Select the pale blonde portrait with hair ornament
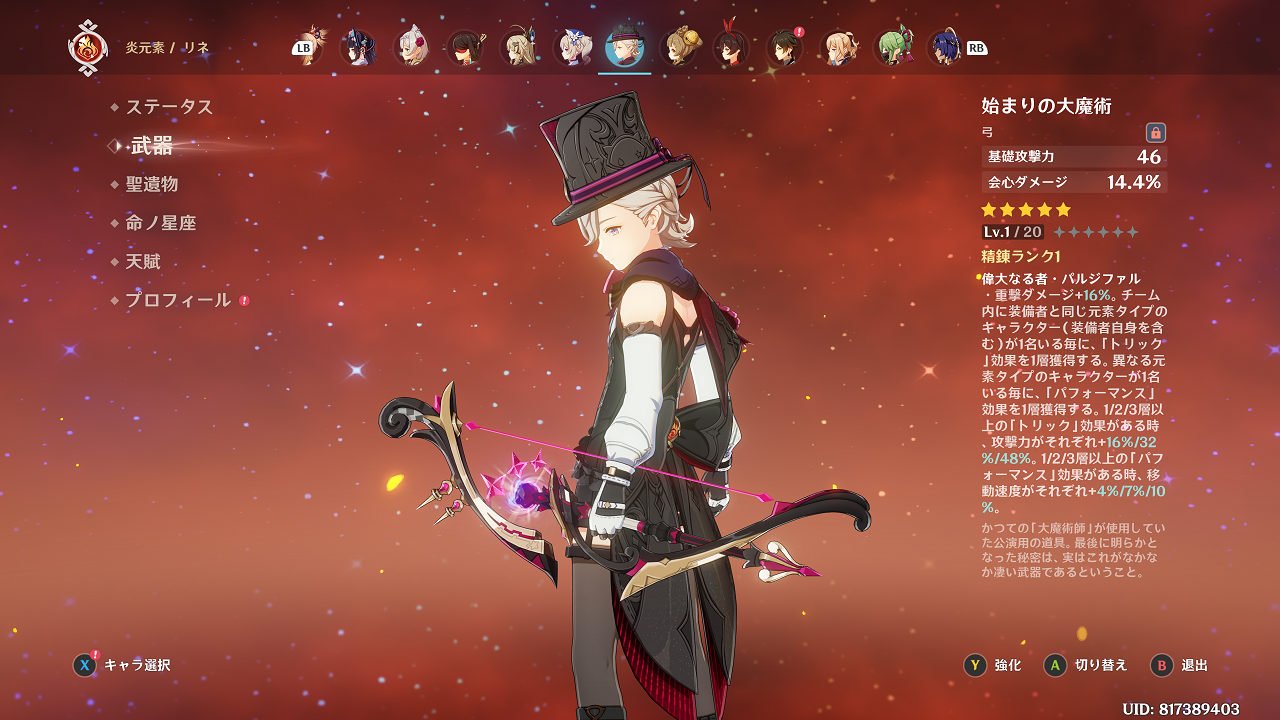 (x=519, y=47)
